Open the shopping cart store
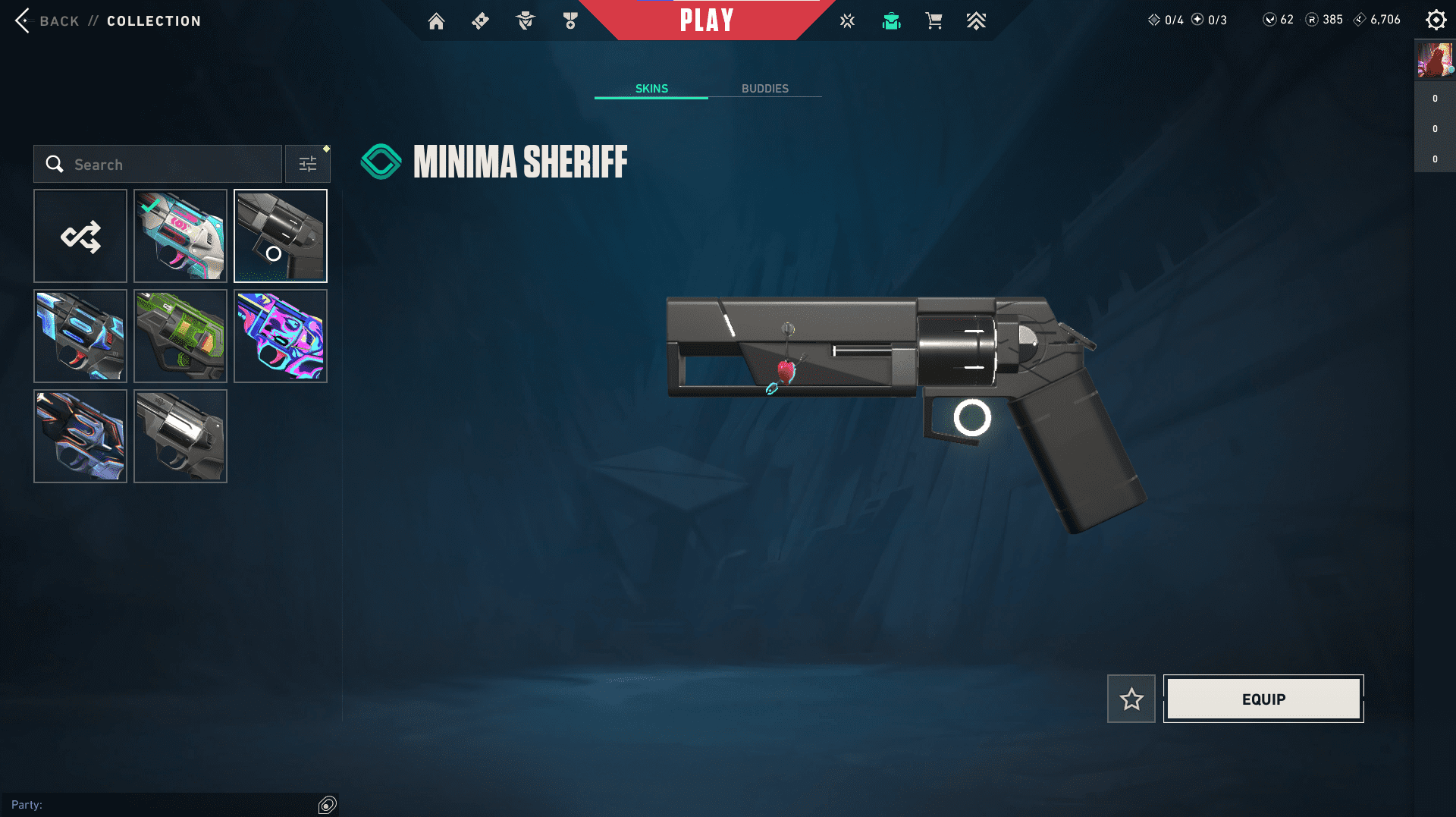This screenshot has width=1456, height=817. 934,21
